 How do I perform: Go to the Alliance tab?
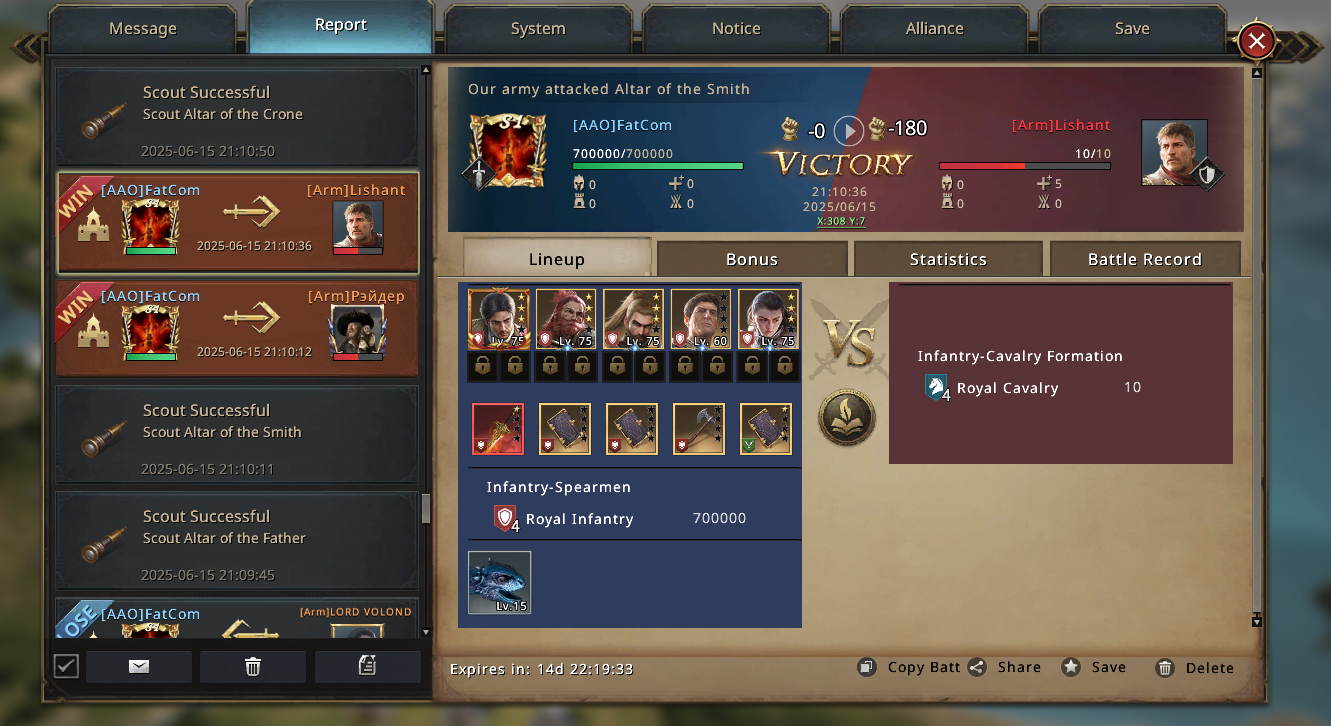(934, 29)
